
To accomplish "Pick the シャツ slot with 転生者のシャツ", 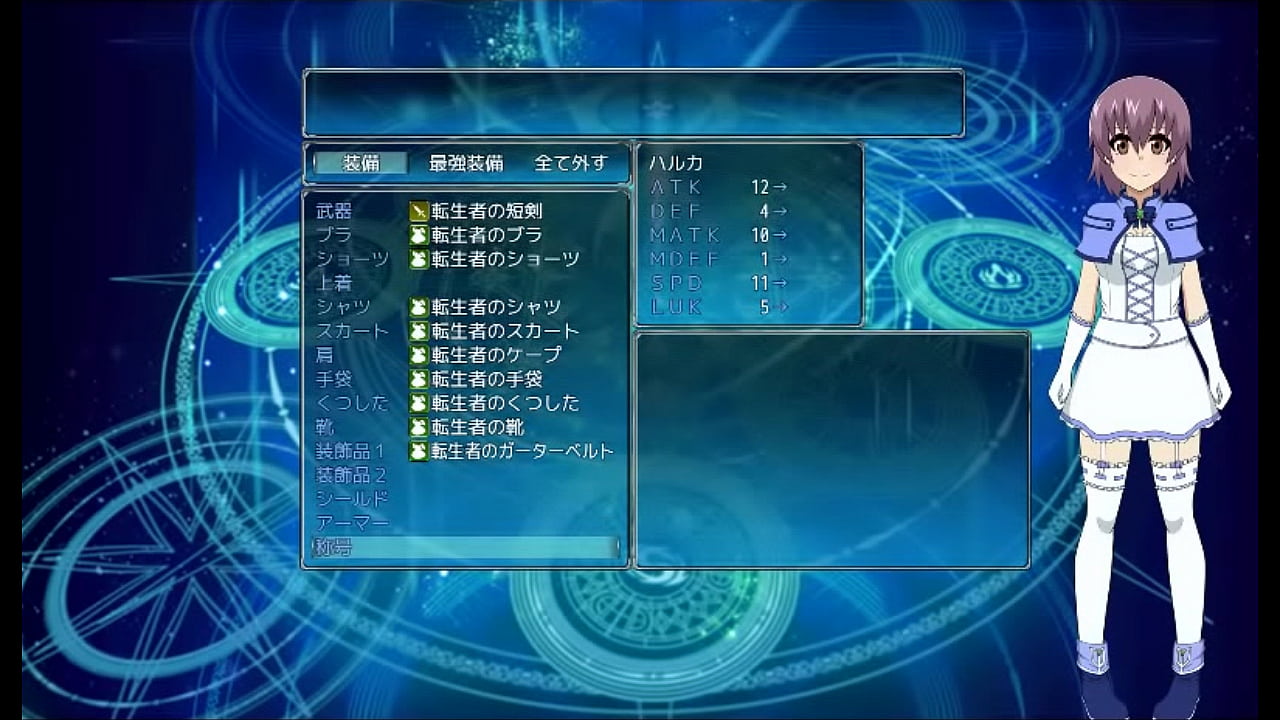I will pyautogui.click(x=465, y=307).
